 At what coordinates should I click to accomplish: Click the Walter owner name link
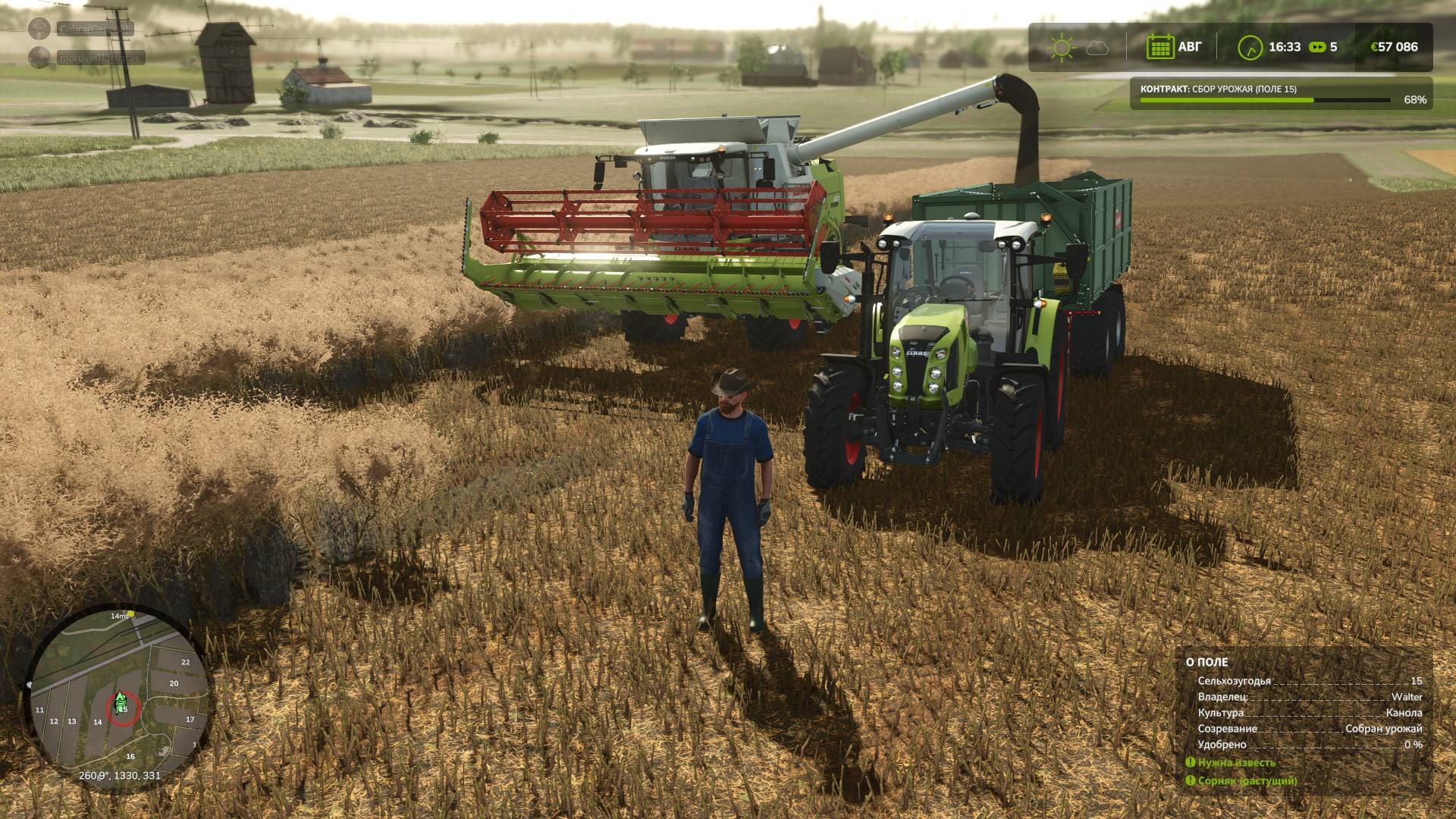pyautogui.click(x=1407, y=697)
